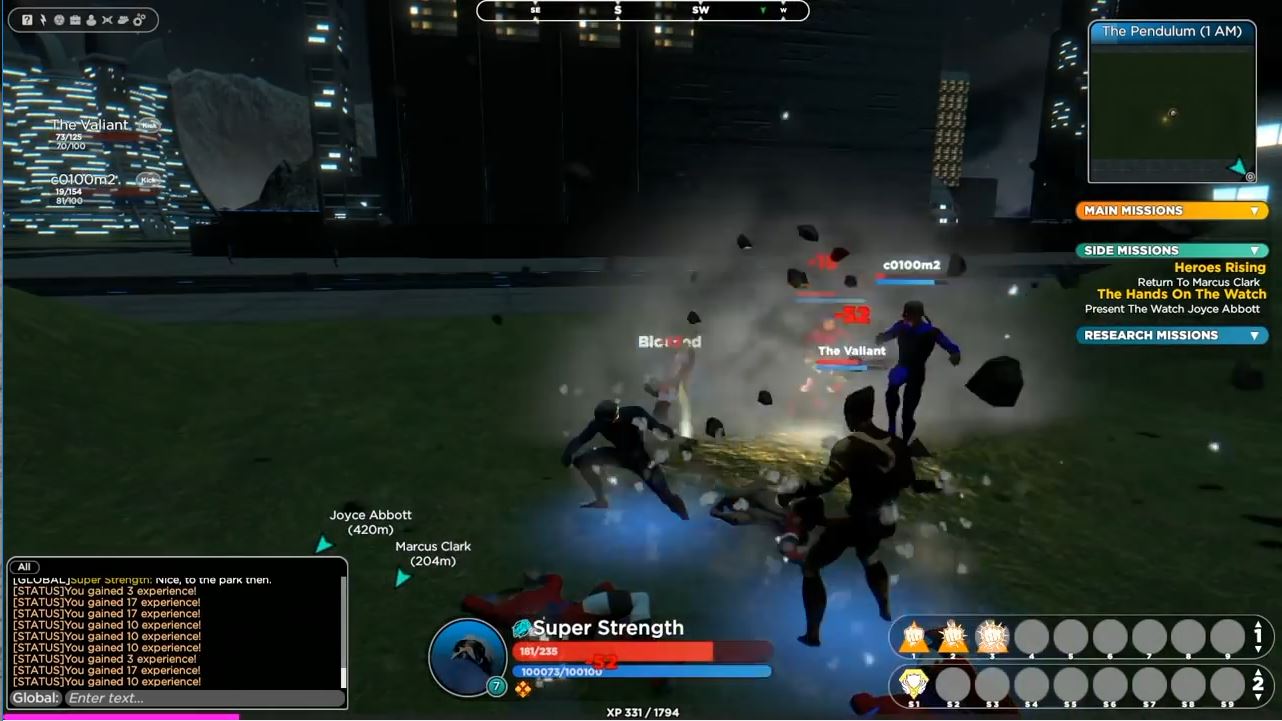Viewport: 1282px width, 721px height.
Task: Open the trade hands icon in top toolbar
Action: point(122,18)
